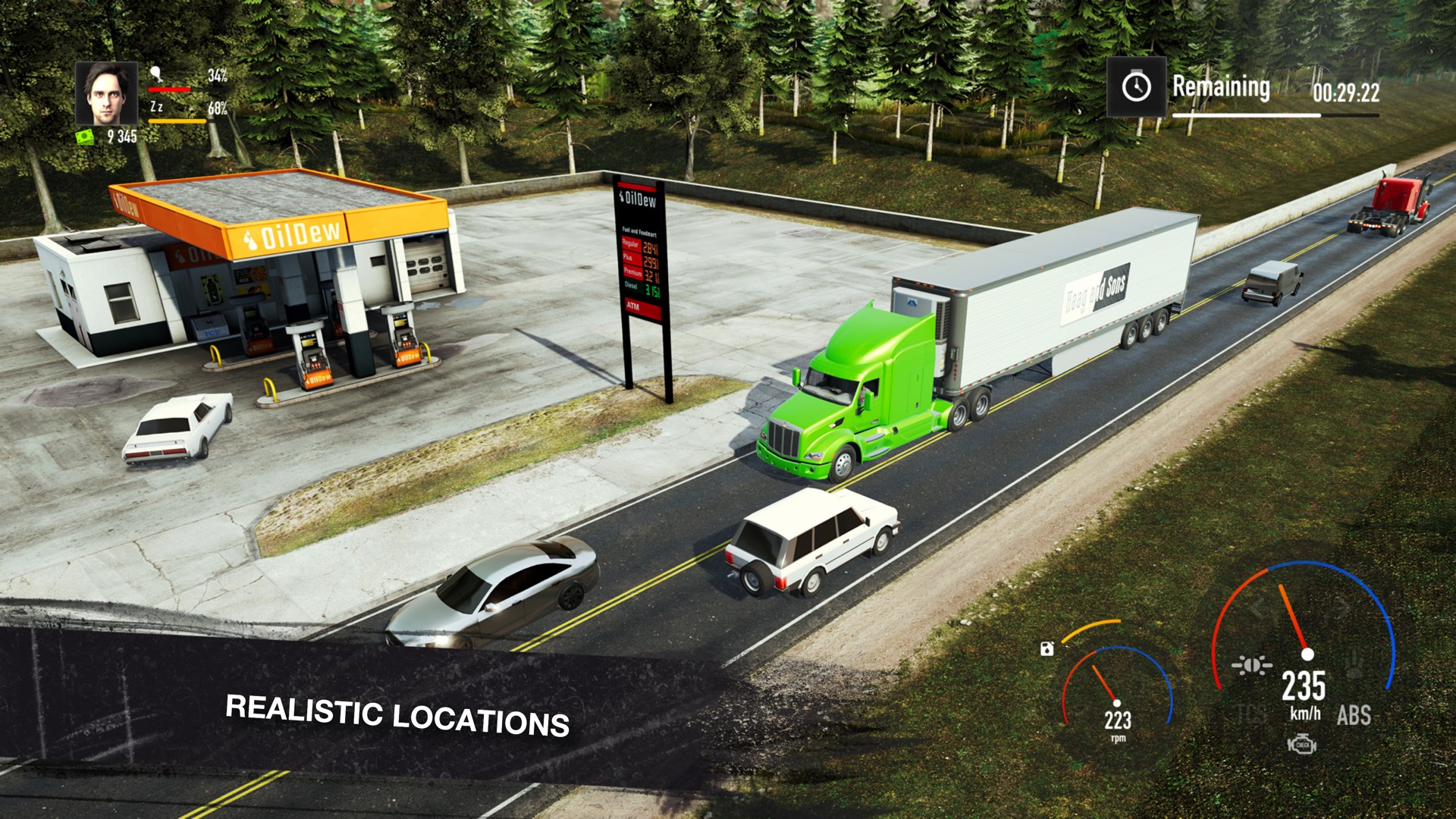
Task: Tap the green cash money icon
Action: (85, 136)
